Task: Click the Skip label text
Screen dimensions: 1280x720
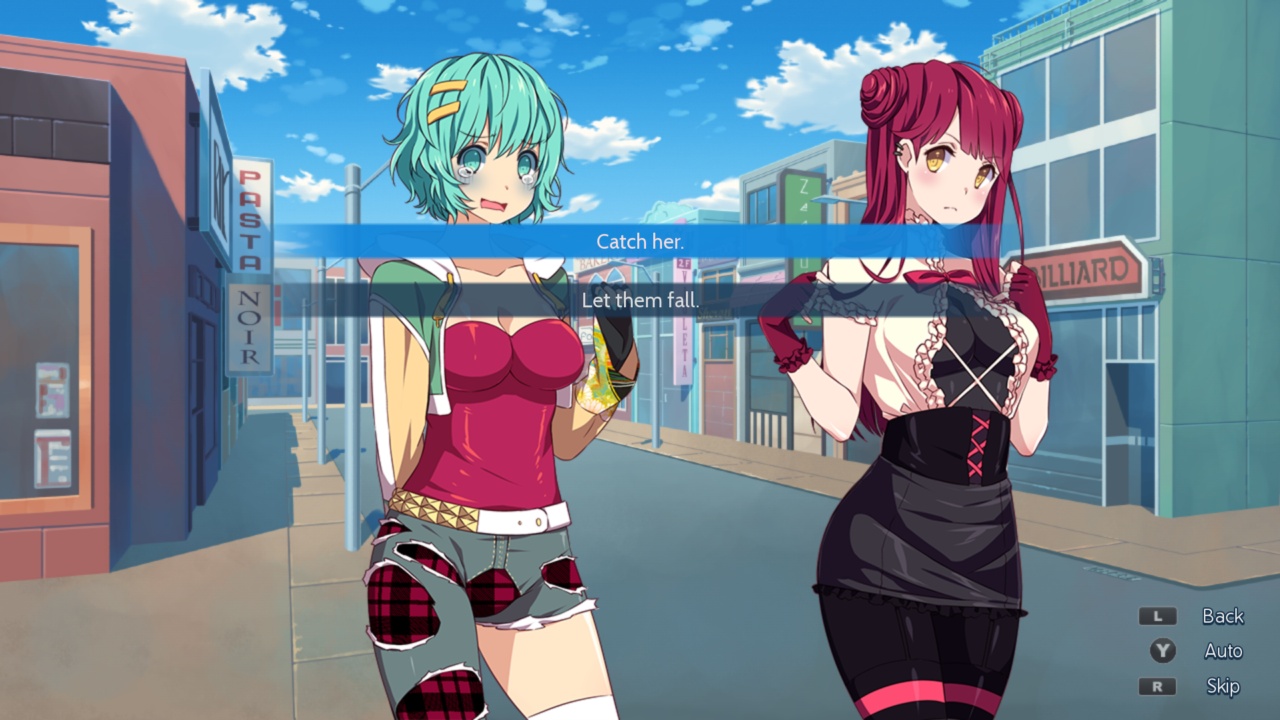Action: (1221, 687)
